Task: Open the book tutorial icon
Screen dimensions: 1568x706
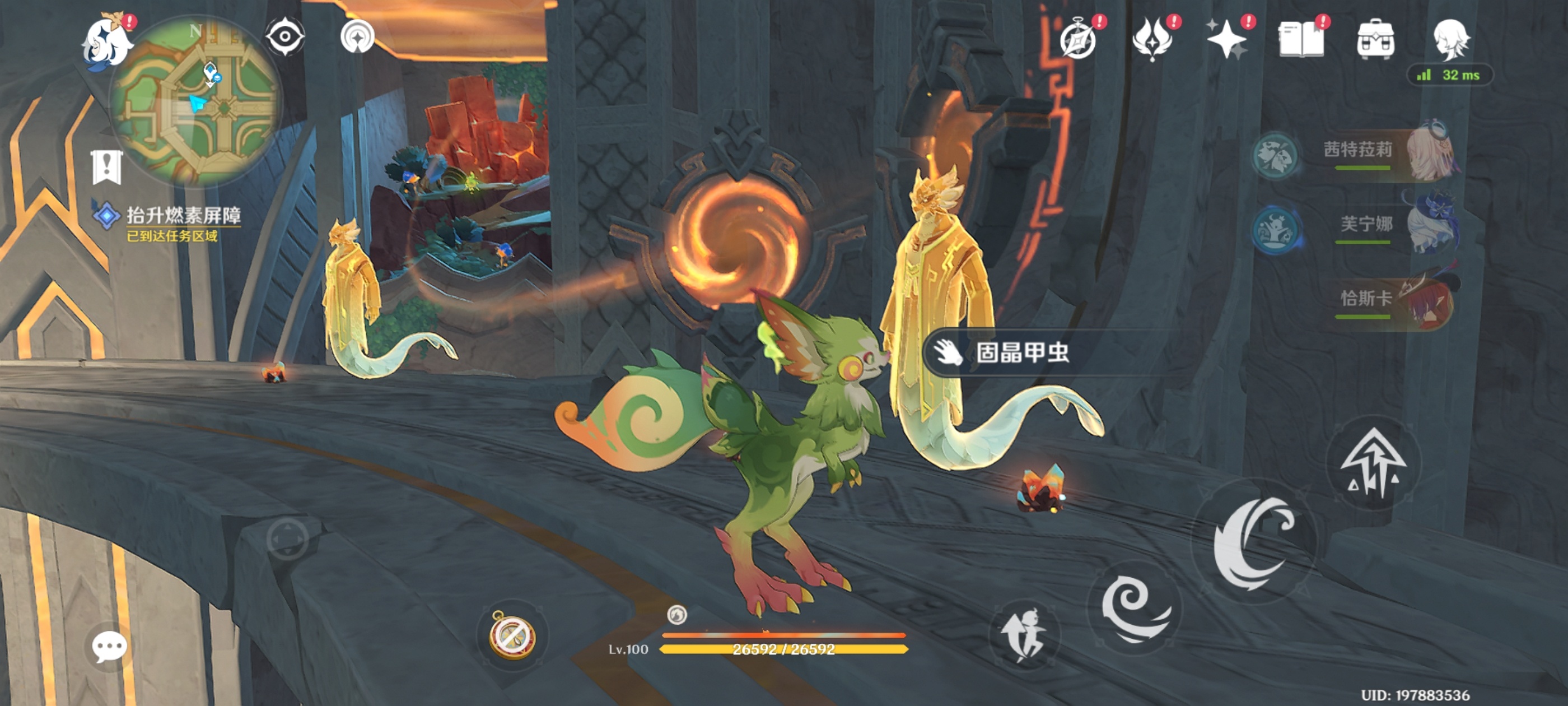Action: tap(1301, 40)
